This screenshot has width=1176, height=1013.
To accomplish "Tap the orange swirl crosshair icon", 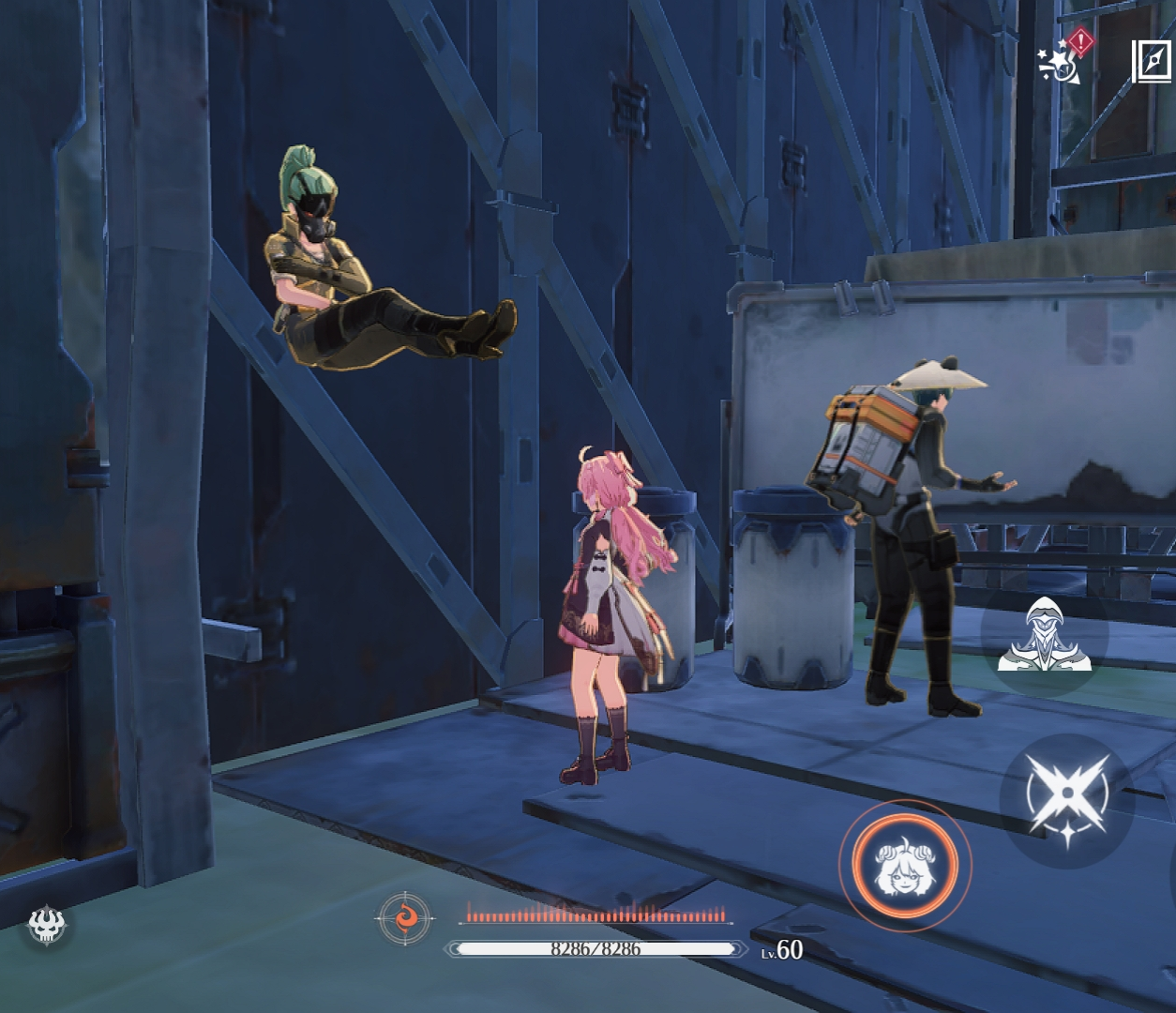I will [x=405, y=918].
